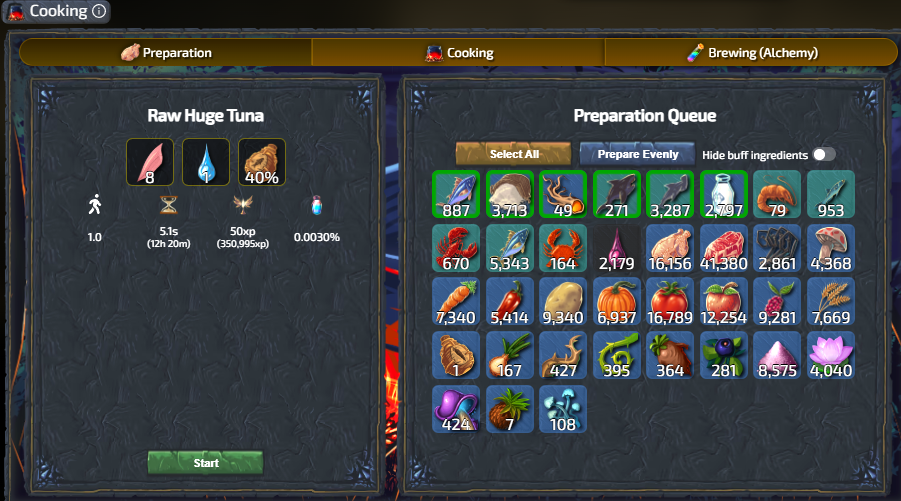Open the Cooking tab
The width and height of the screenshot is (901, 501).
[459, 52]
